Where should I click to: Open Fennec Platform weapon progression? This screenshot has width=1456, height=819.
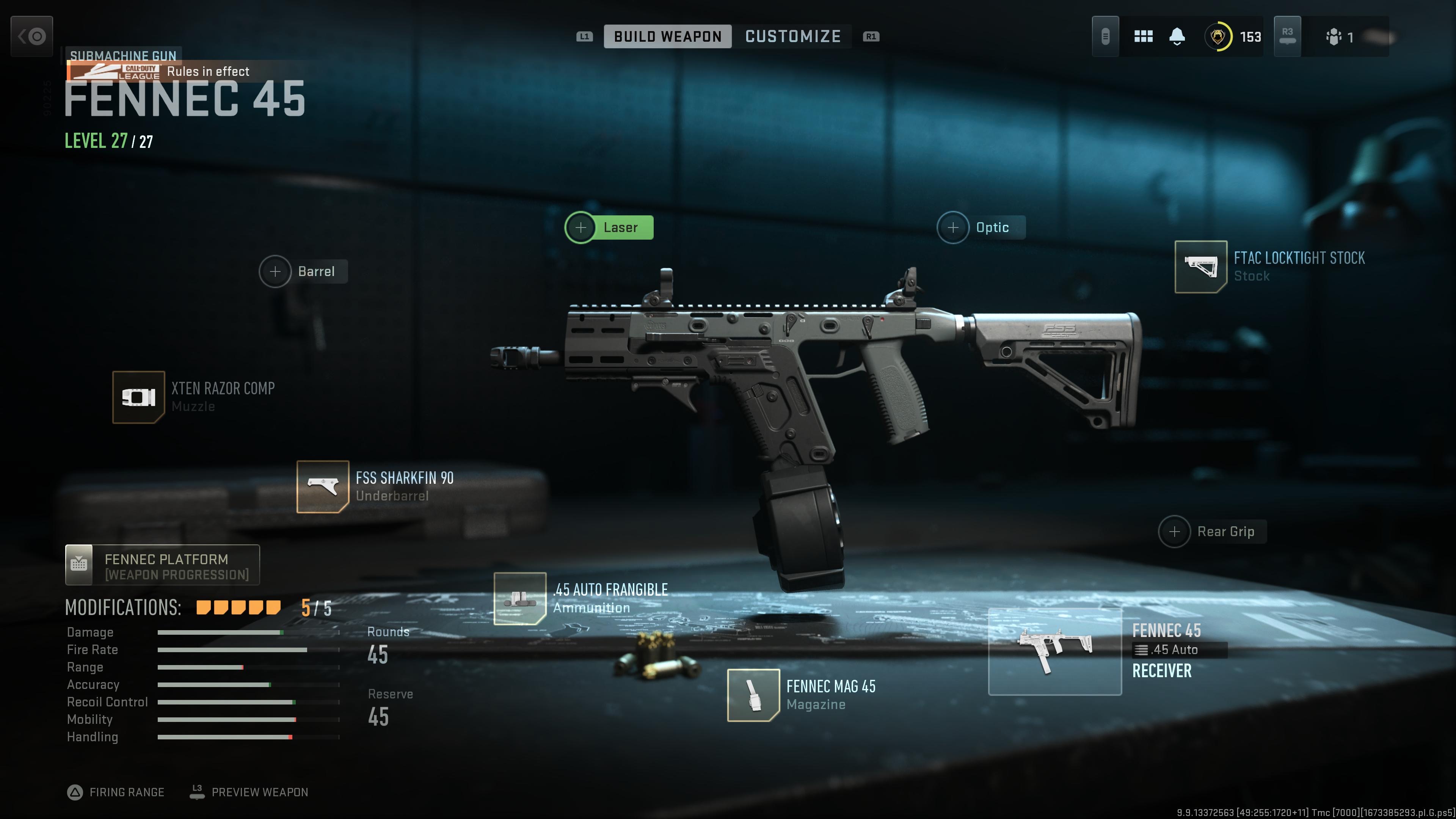pyautogui.click(x=162, y=565)
